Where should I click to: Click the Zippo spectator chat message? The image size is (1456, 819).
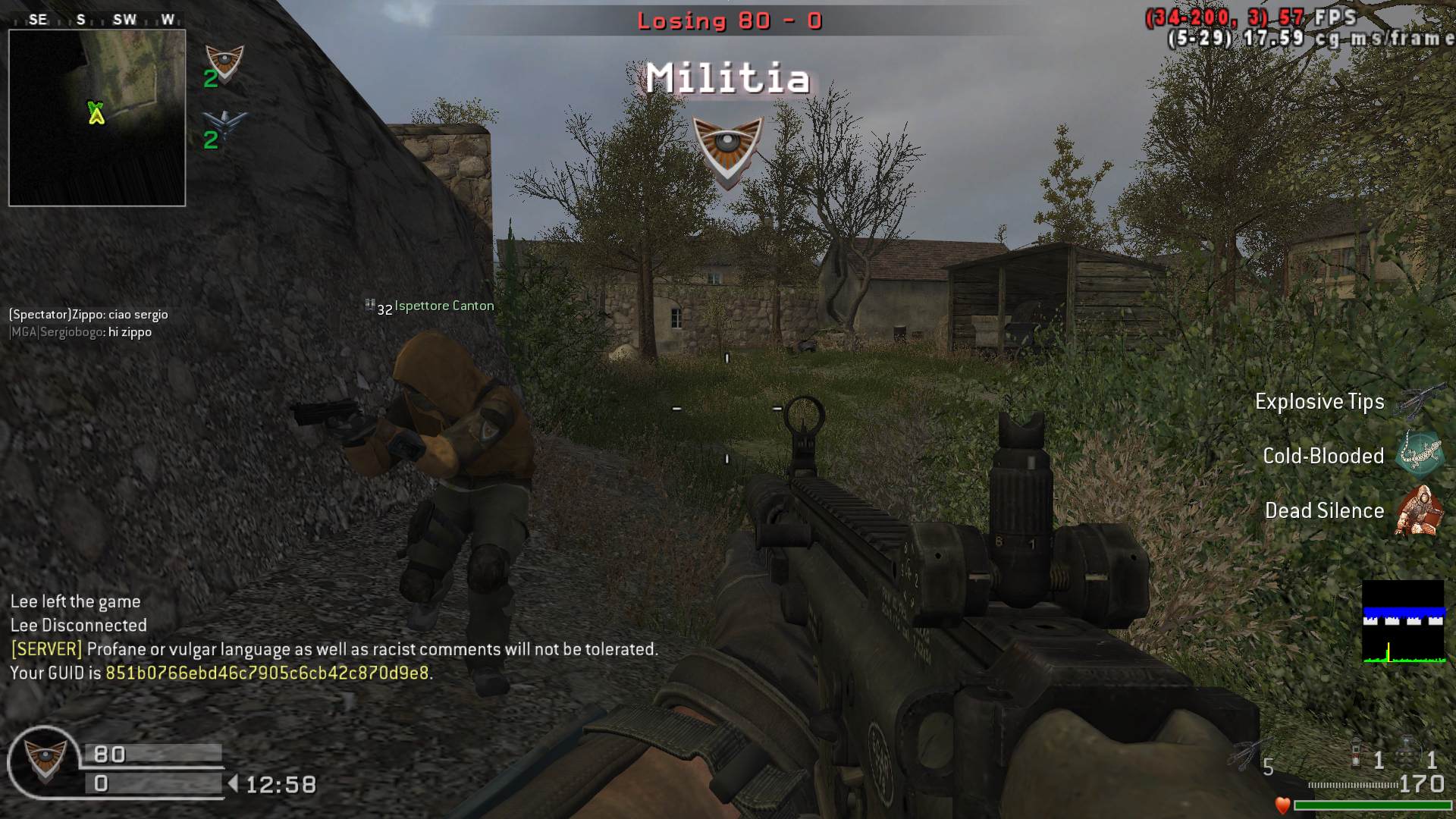click(x=89, y=315)
